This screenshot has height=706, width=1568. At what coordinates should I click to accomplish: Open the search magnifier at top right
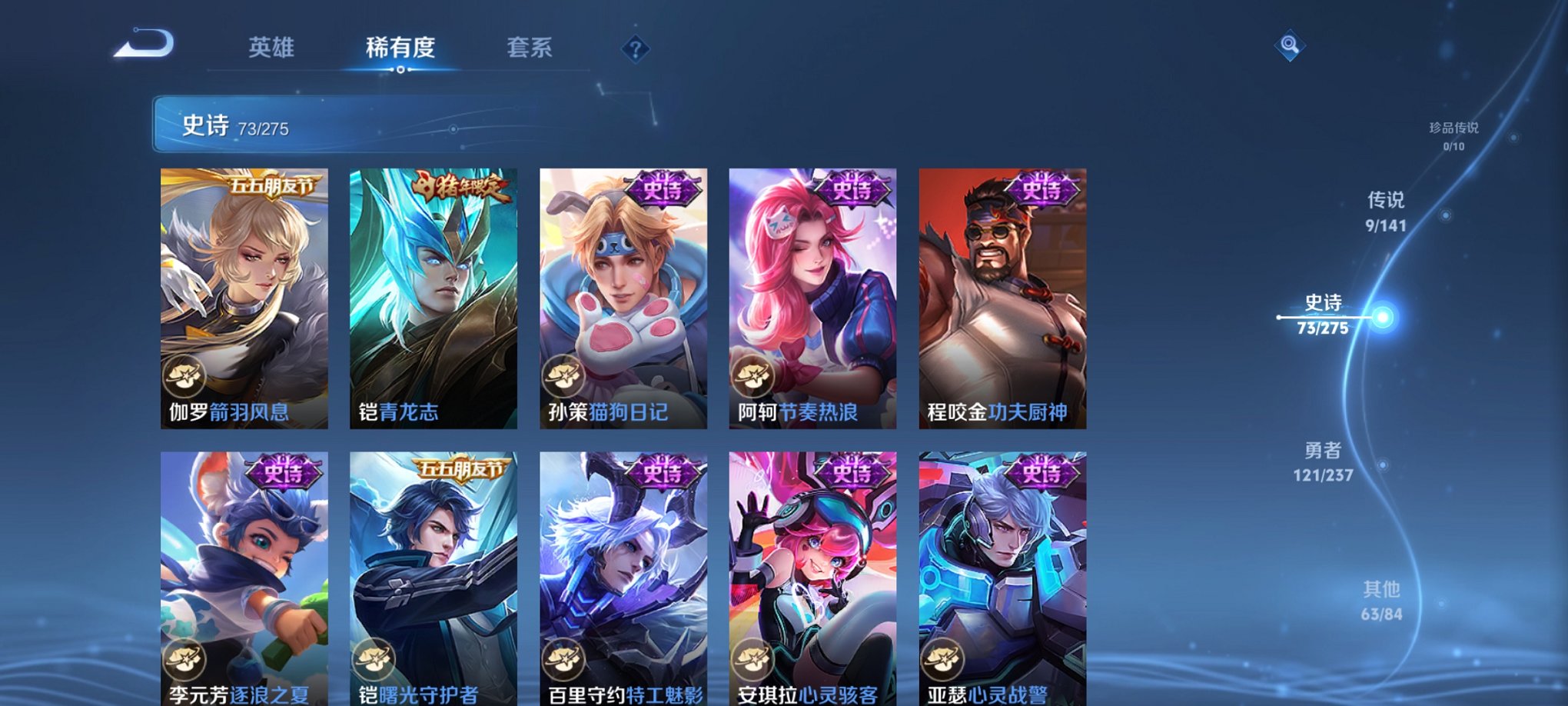1291,45
